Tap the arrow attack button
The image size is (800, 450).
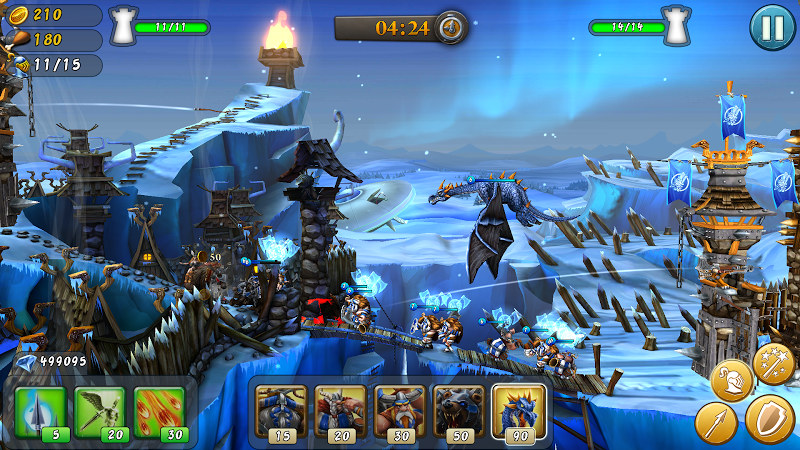pos(716,423)
